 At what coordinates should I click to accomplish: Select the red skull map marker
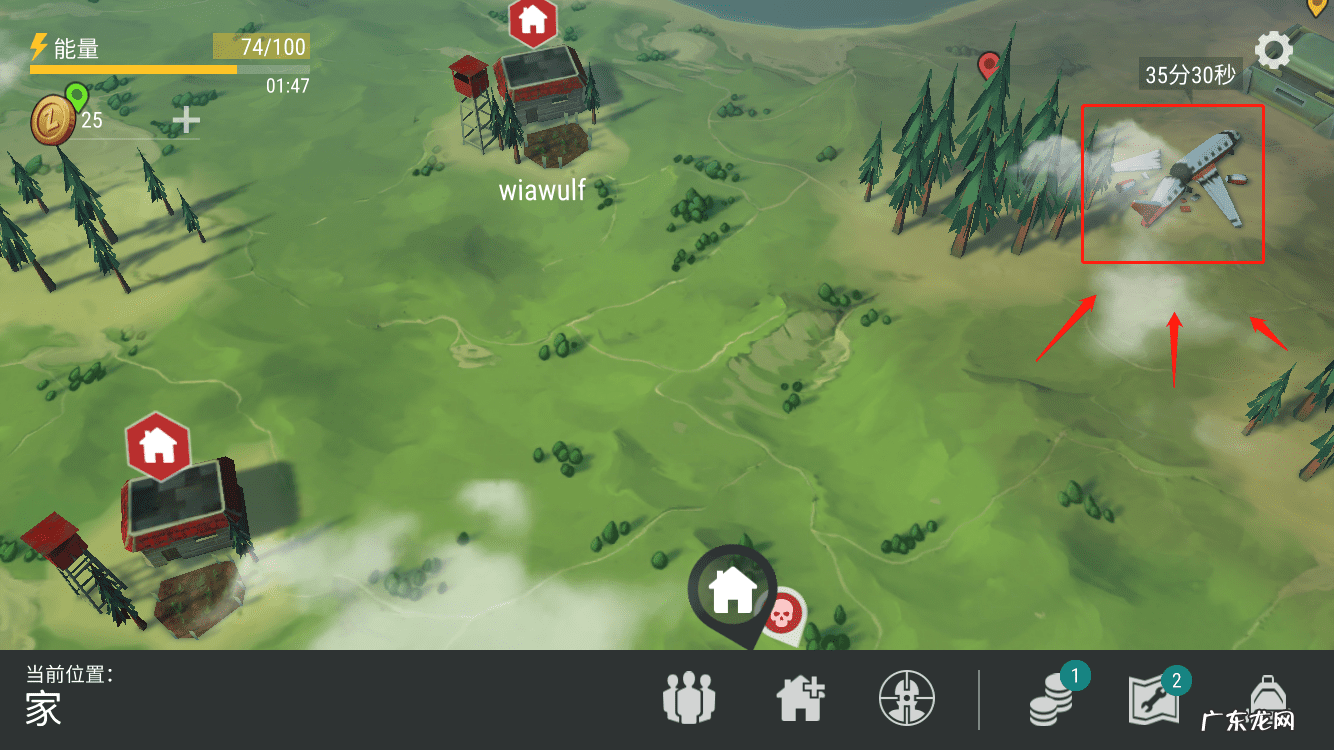(782, 611)
